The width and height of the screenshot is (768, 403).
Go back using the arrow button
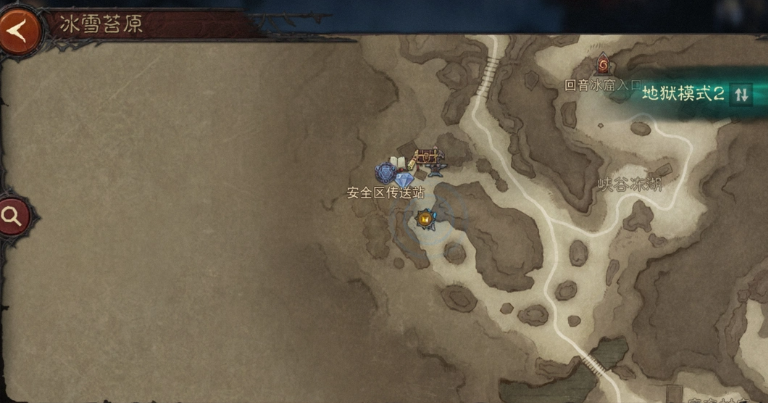pos(18,29)
